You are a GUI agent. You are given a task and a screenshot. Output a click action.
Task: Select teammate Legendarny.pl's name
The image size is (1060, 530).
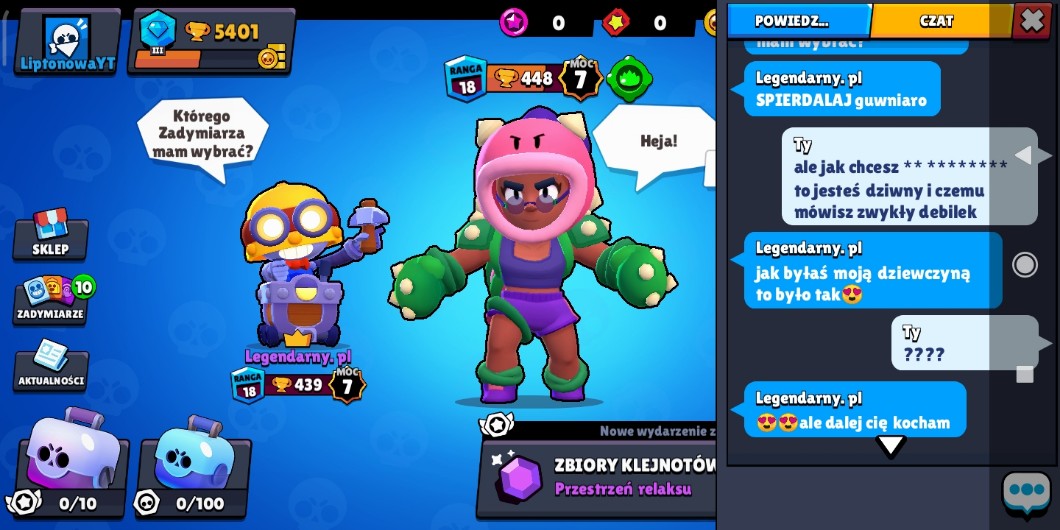coord(298,356)
